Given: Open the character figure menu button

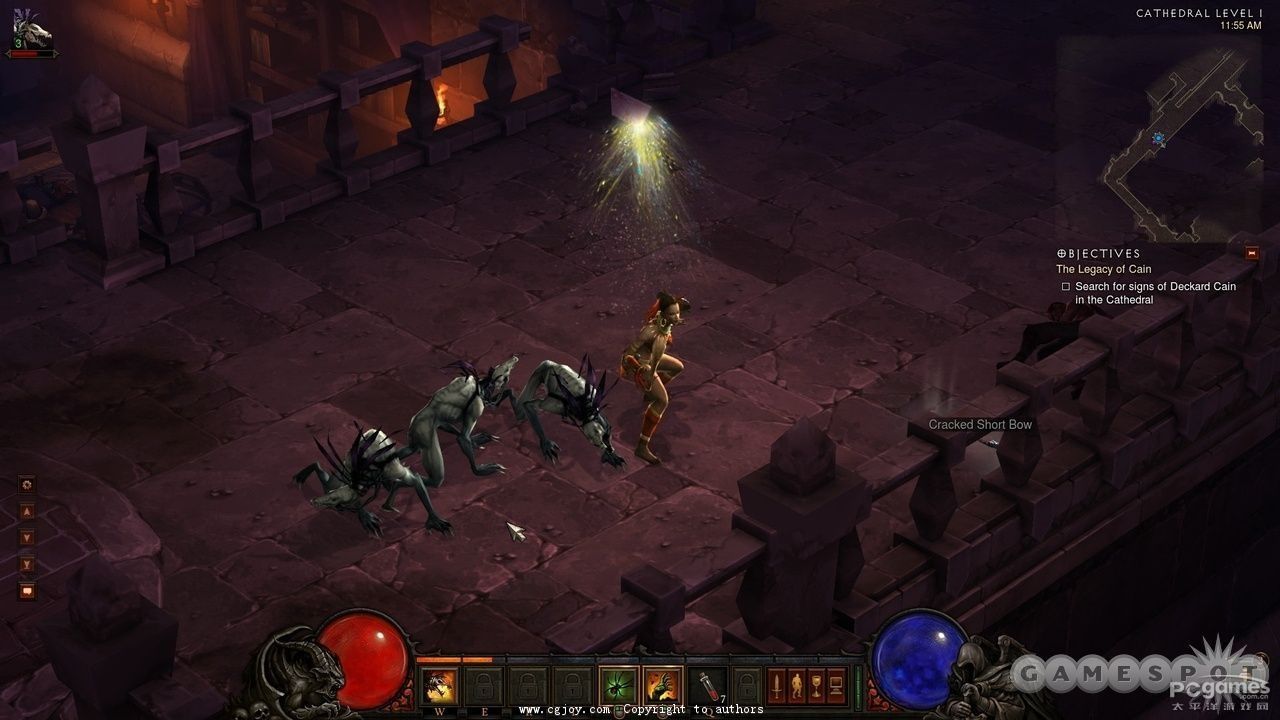Looking at the screenshot, I should (x=796, y=686).
